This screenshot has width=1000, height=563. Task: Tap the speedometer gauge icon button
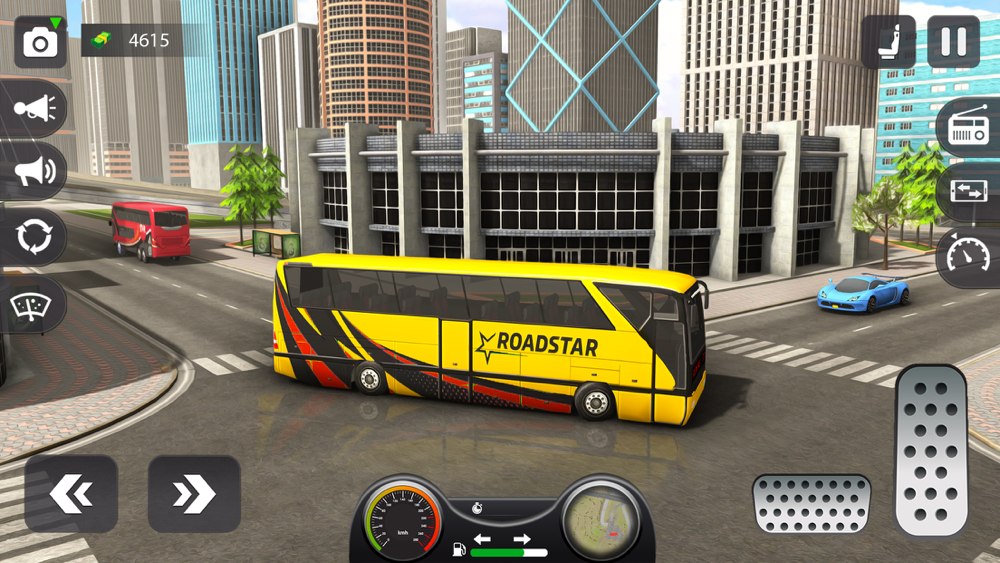pos(967,257)
